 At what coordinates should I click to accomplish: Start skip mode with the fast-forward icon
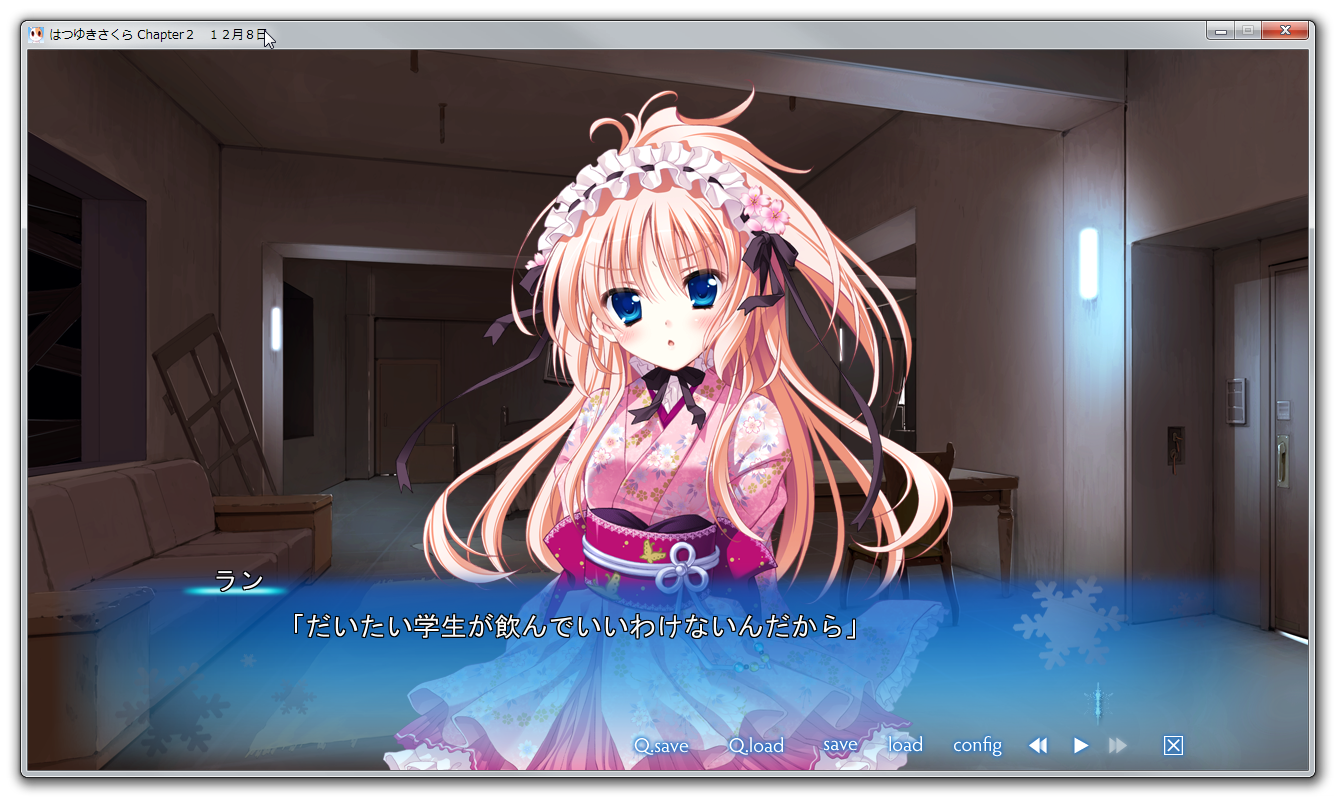[x=1118, y=745]
